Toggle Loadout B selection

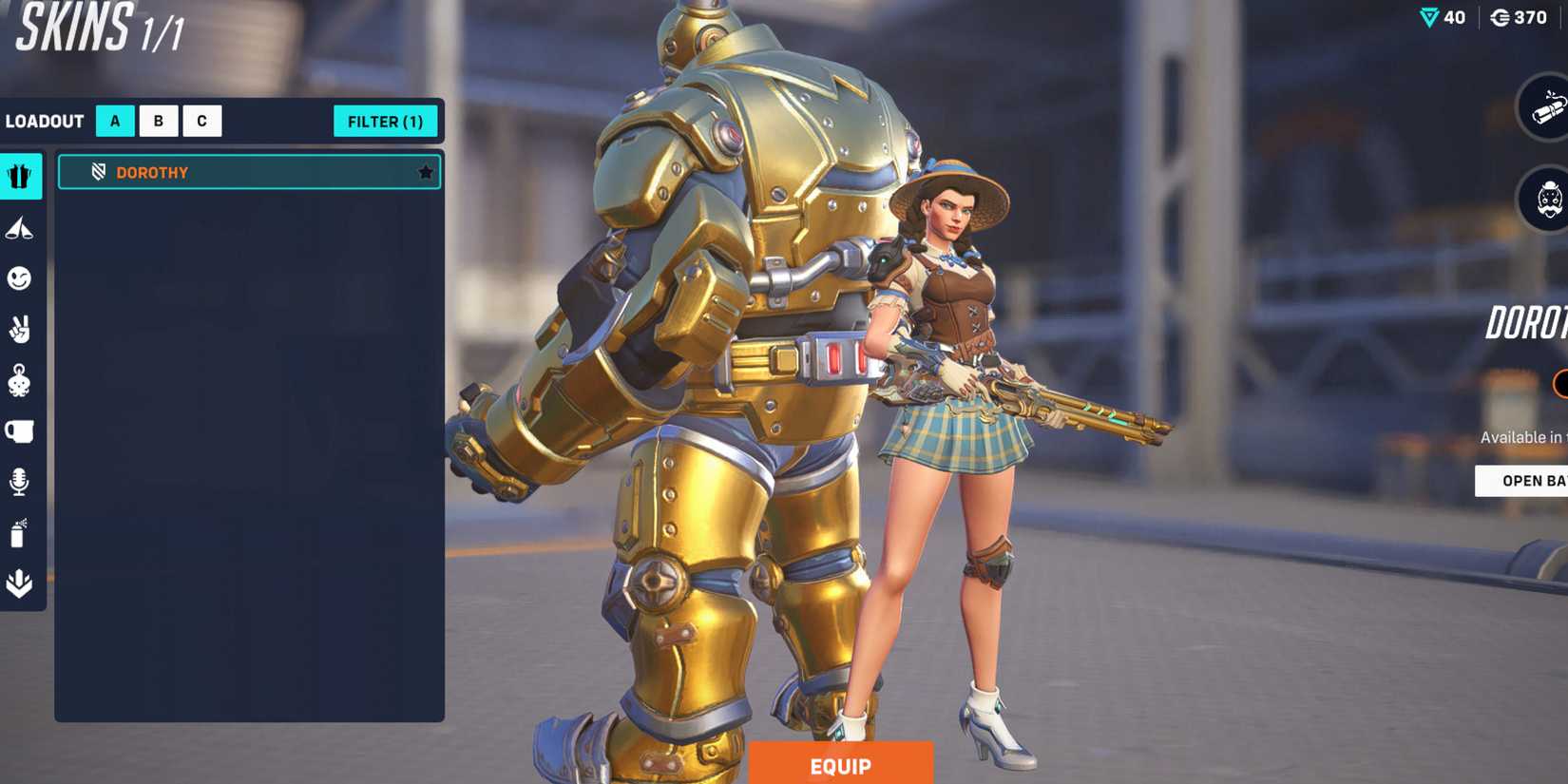(158, 121)
